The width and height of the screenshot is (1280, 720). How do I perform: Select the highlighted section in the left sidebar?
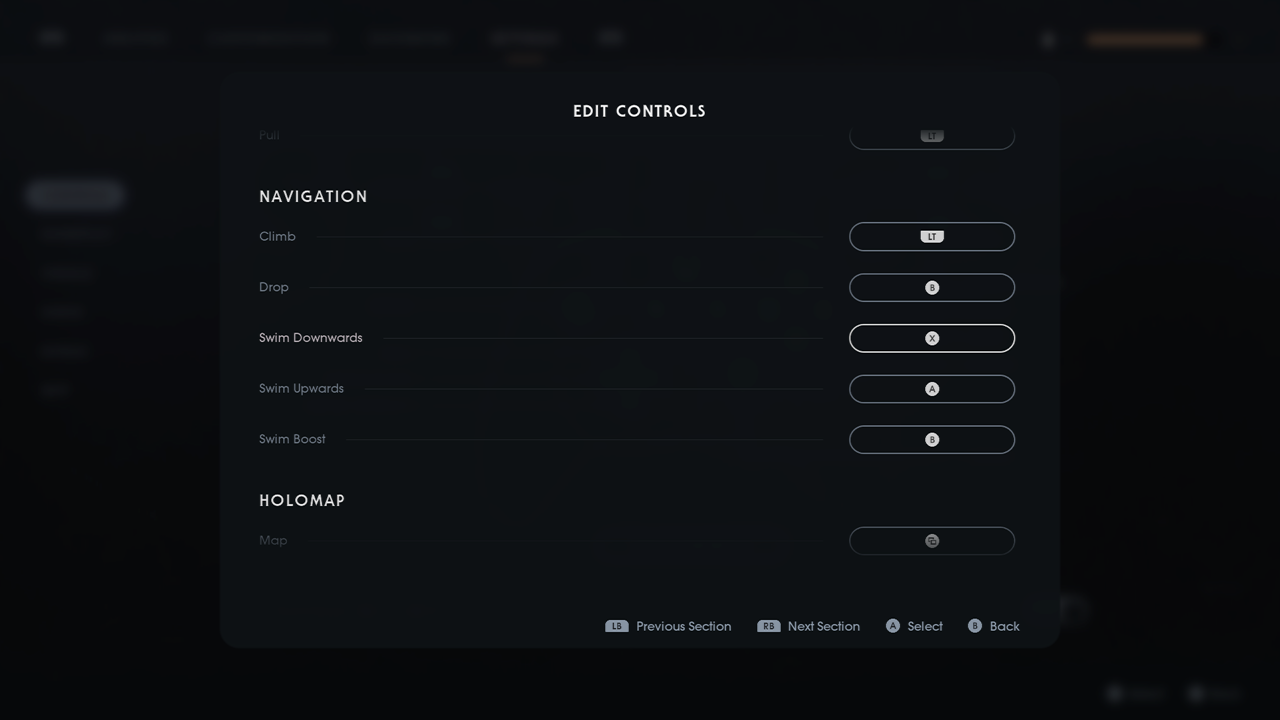[74, 194]
